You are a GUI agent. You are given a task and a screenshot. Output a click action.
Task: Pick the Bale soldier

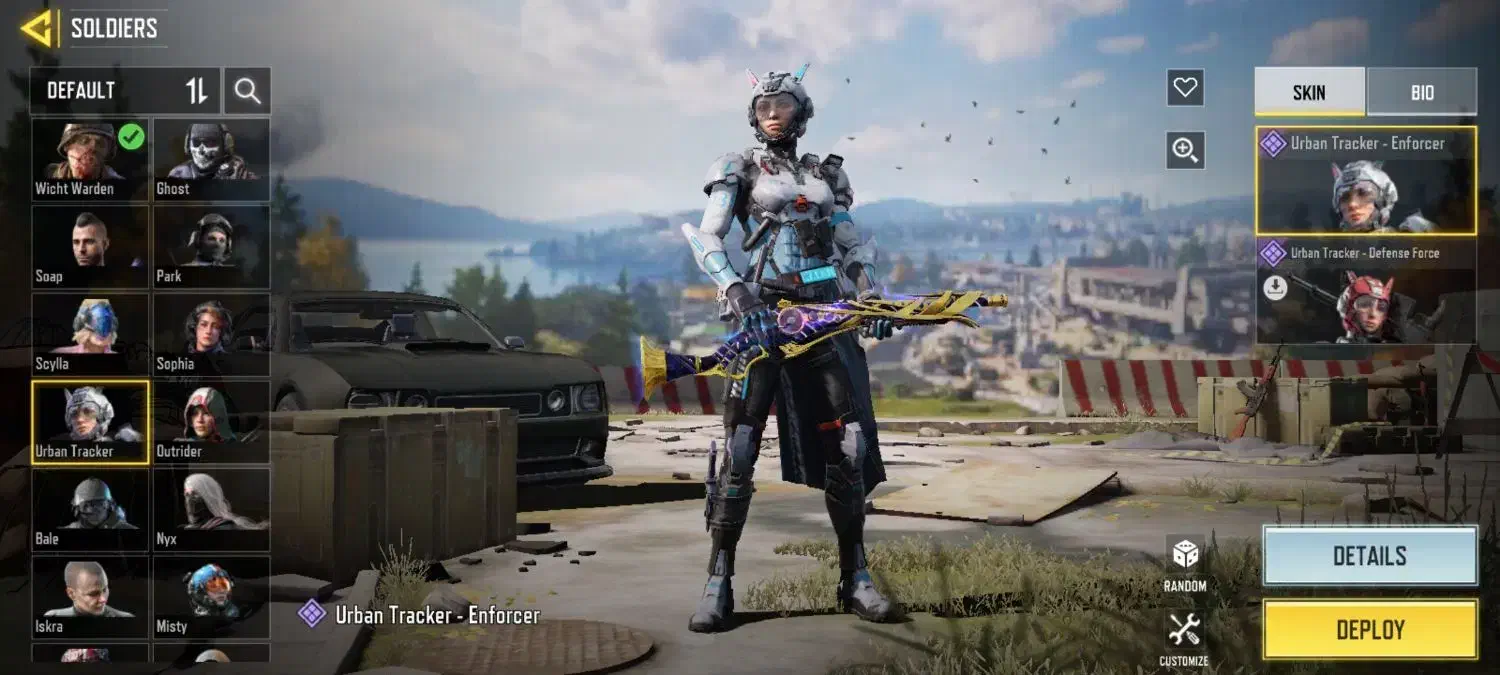tap(90, 510)
